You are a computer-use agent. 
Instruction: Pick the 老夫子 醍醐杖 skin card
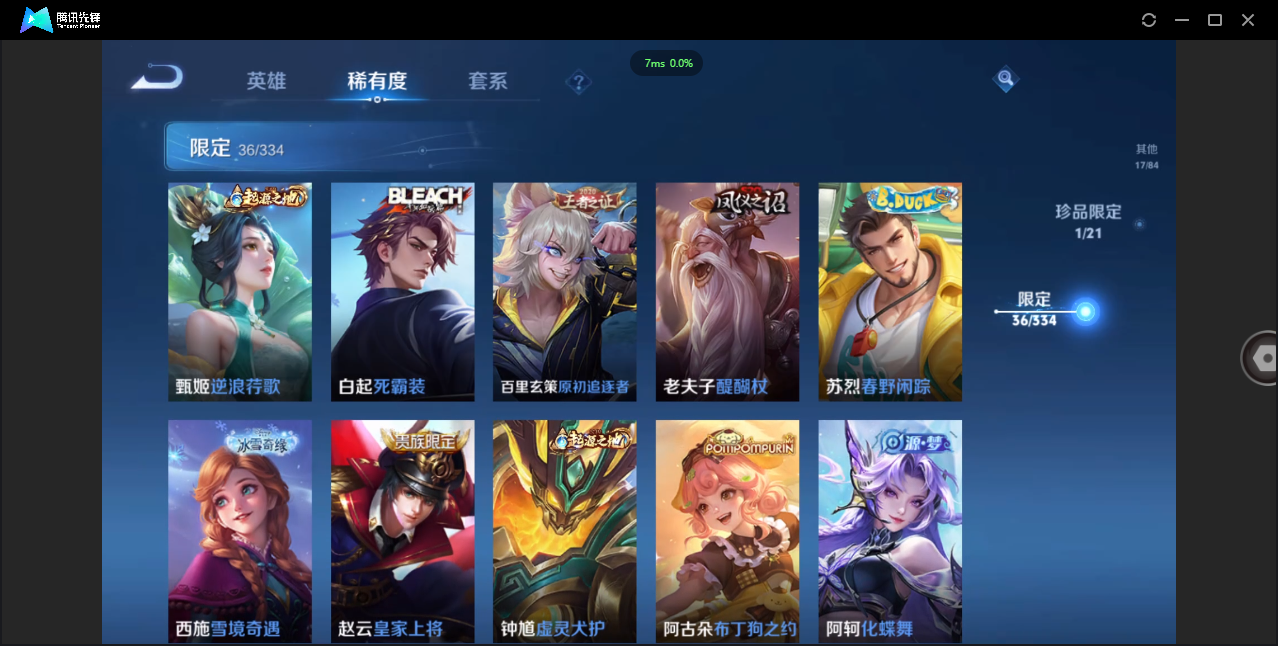(x=727, y=291)
